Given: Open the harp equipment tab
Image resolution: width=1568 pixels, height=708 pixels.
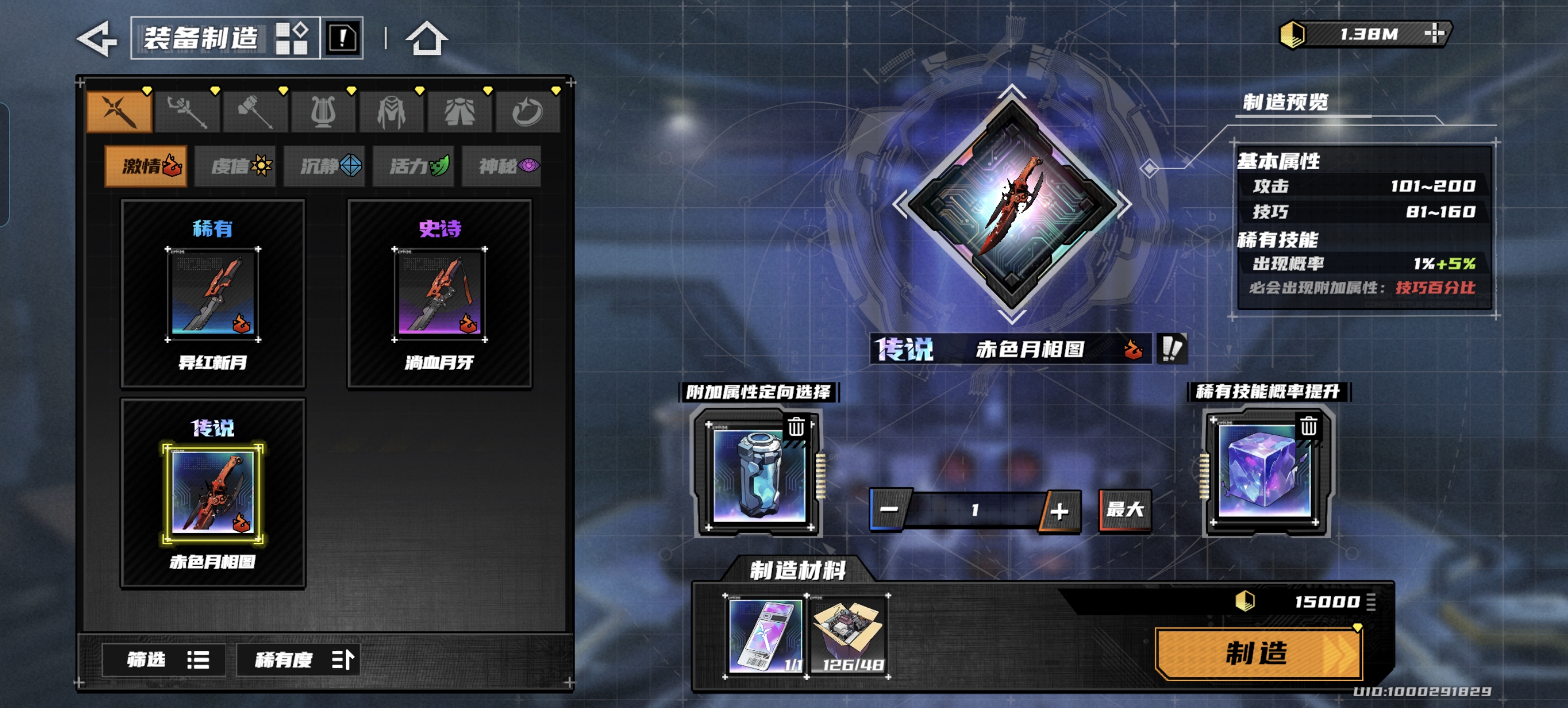Looking at the screenshot, I should (x=323, y=113).
